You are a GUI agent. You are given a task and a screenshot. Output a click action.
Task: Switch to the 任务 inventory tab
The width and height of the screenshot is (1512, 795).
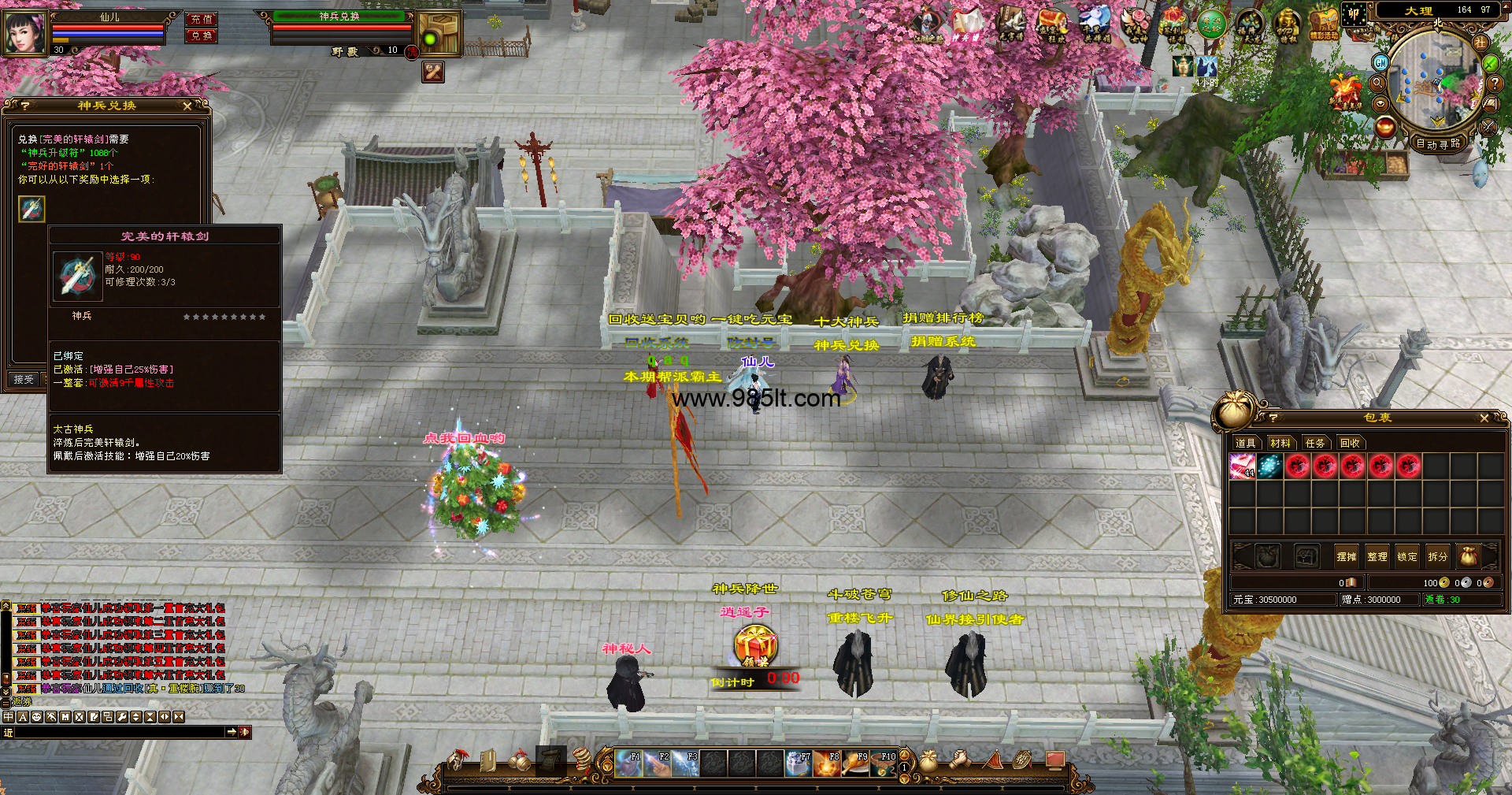[x=1314, y=444]
